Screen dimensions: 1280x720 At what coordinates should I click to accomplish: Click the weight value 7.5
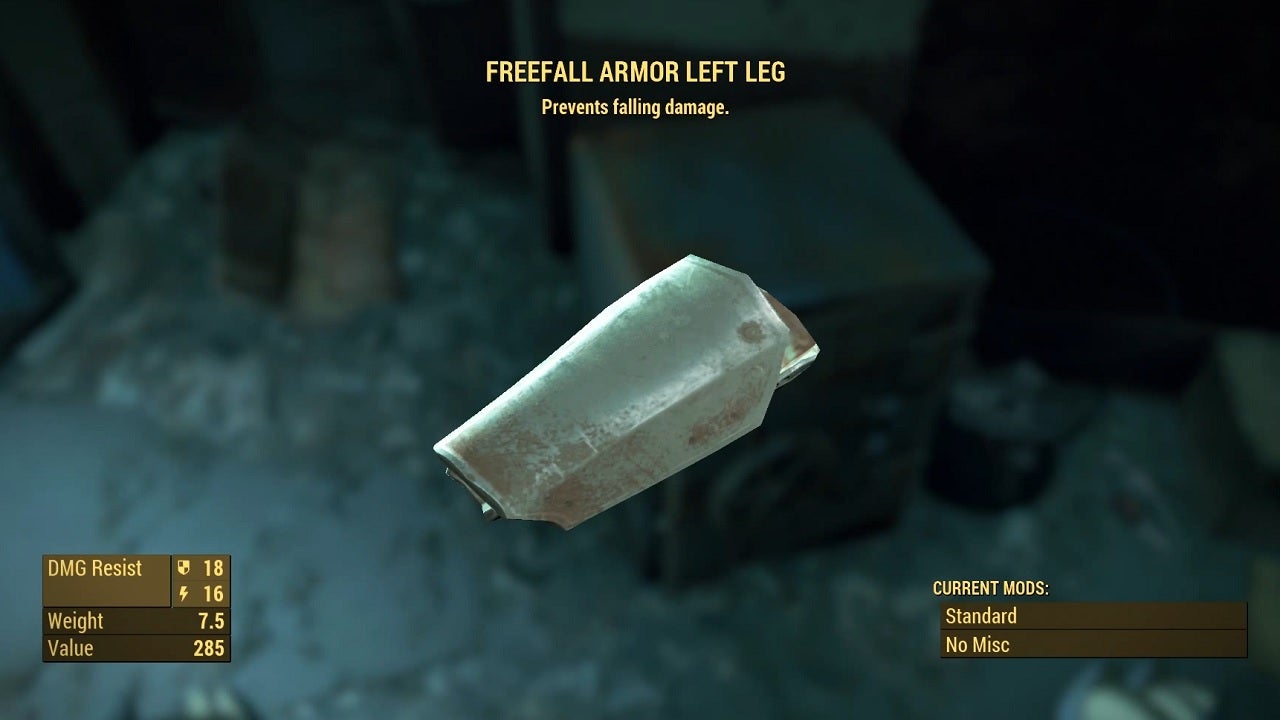click(x=212, y=621)
